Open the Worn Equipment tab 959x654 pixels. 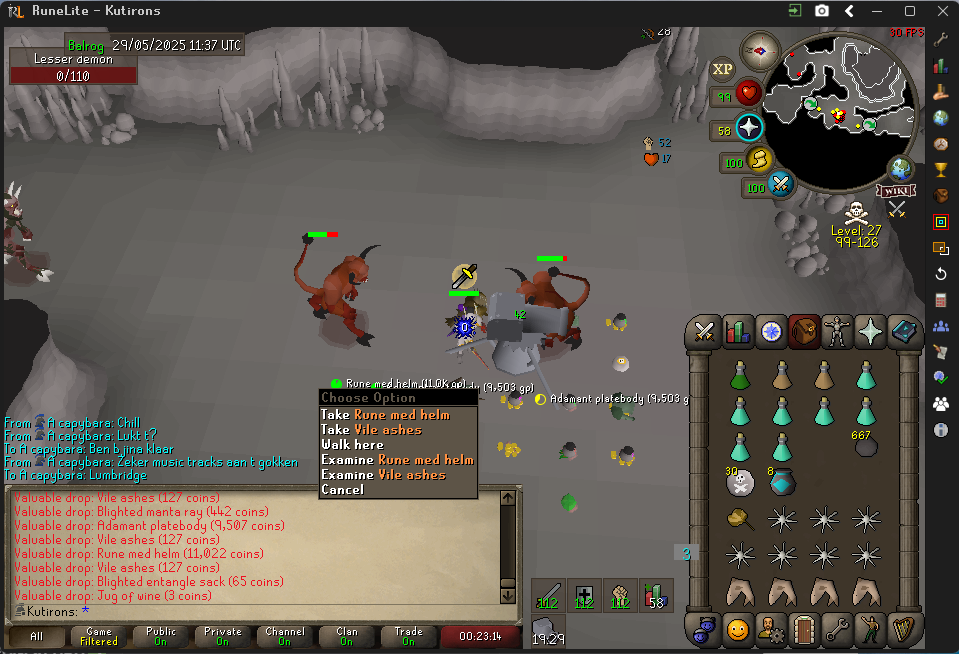[837, 331]
